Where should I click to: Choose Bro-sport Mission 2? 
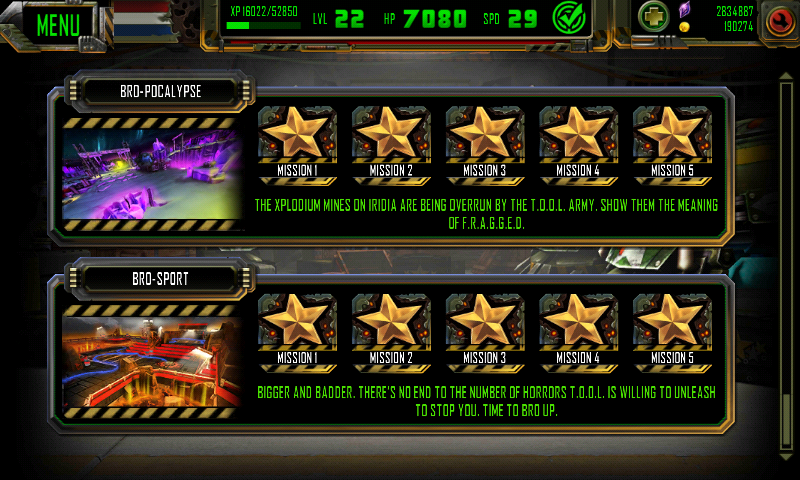click(x=391, y=328)
